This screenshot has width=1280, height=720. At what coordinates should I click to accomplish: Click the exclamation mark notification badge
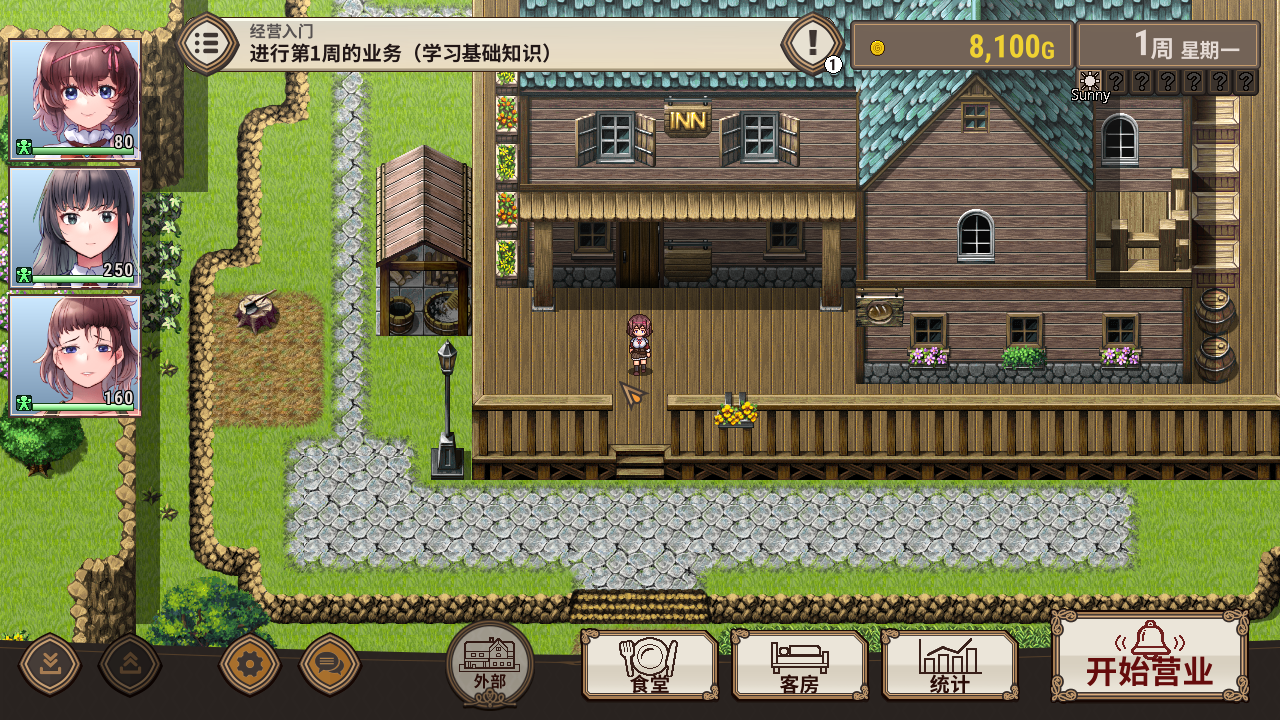812,43
